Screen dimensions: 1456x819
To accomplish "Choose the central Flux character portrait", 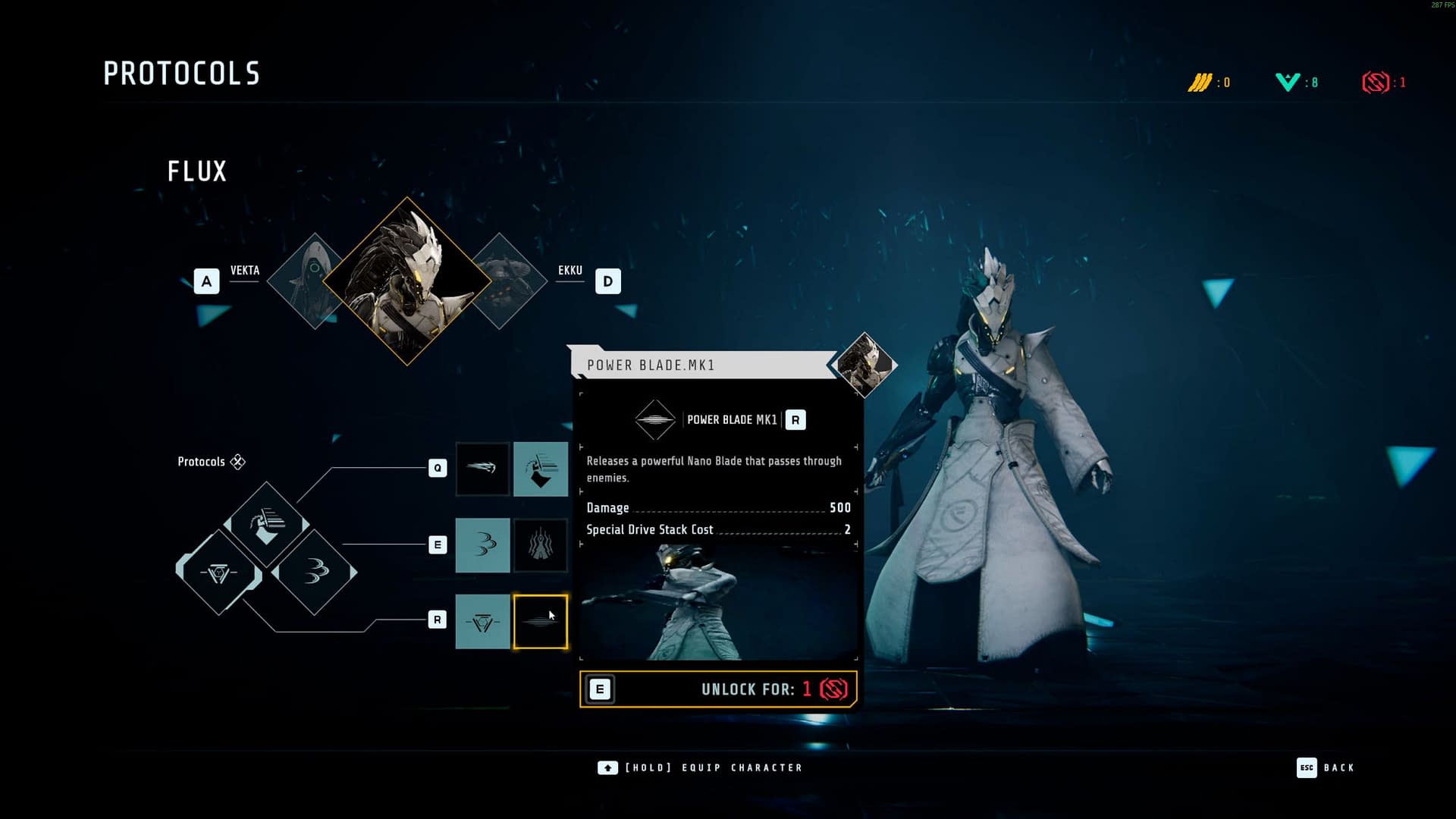I will pos(407,281).
